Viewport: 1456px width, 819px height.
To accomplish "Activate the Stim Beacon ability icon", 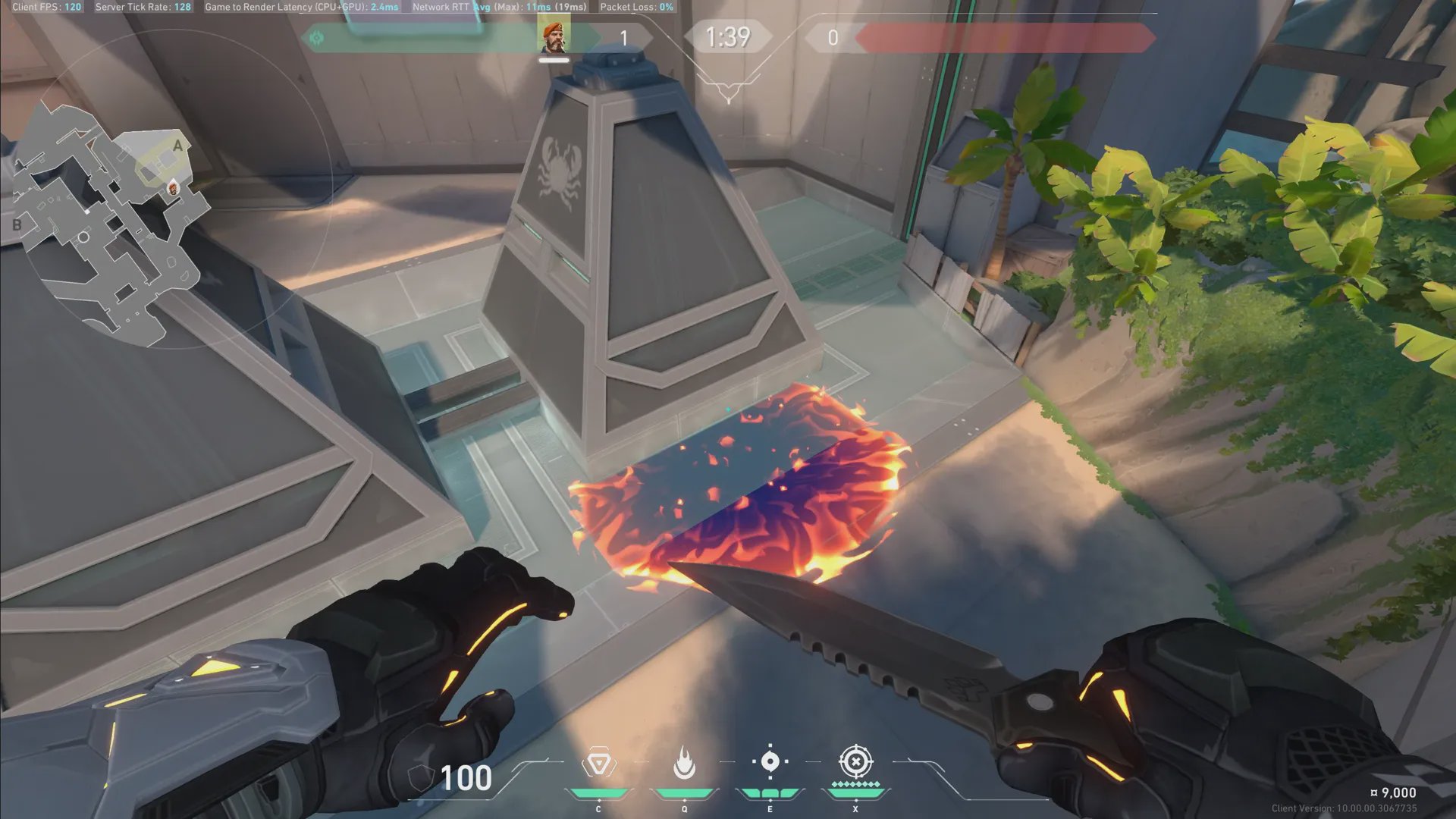I will tap(598, 763).
